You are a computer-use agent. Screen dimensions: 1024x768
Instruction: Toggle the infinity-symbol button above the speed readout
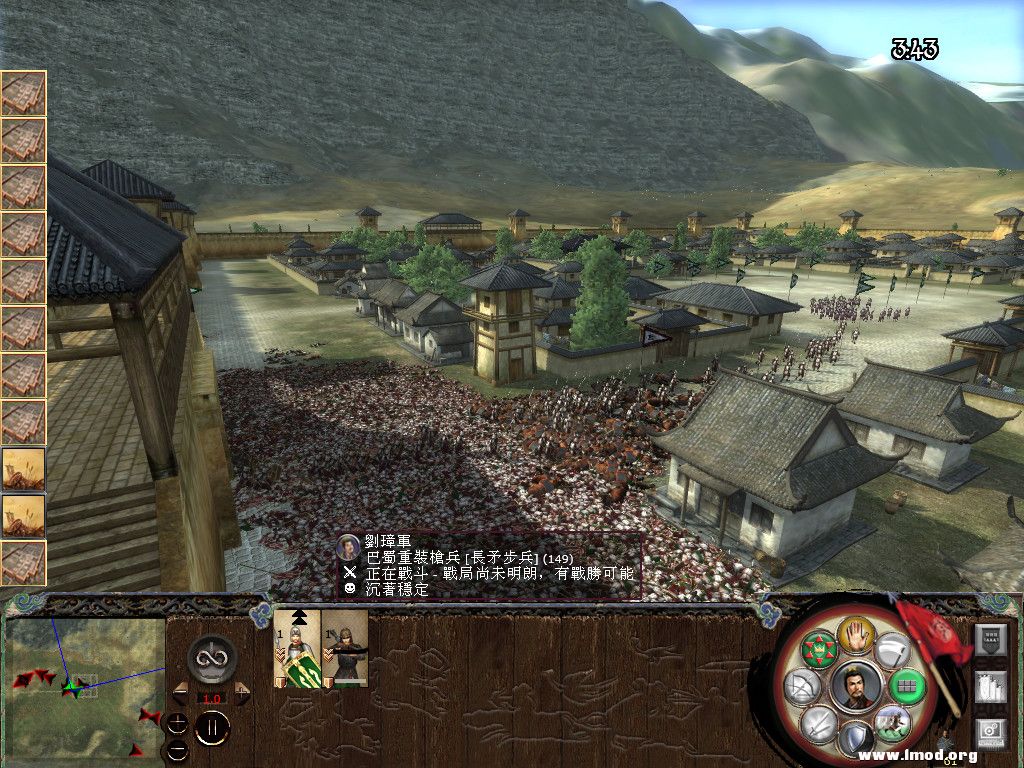coord(212,659)
